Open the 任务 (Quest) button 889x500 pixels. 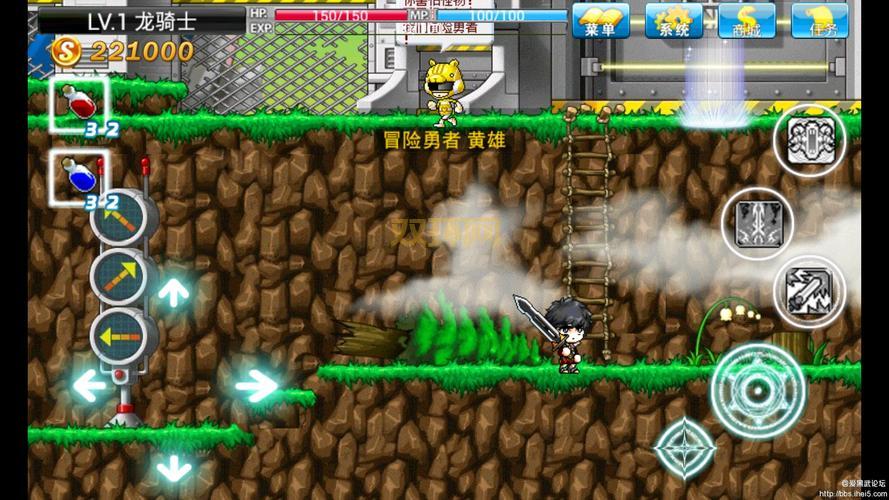tap(819, 20)
